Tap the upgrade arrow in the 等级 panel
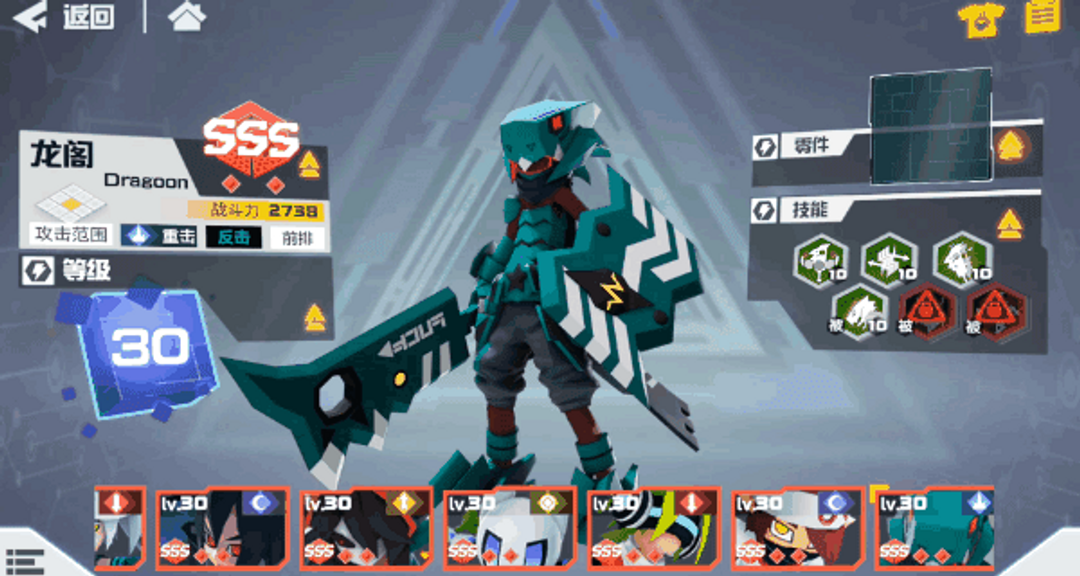Screen dimensions: 1080x576 coord(315,318)
